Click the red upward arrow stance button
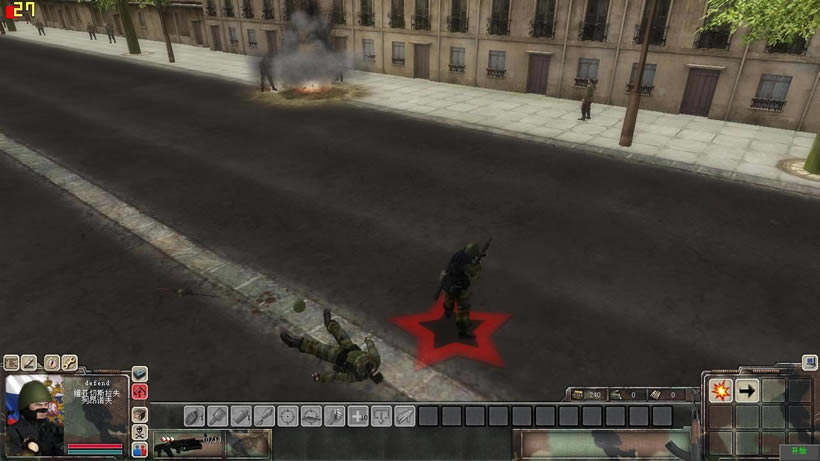Screen dimensions: 820x461 point(140,392)
